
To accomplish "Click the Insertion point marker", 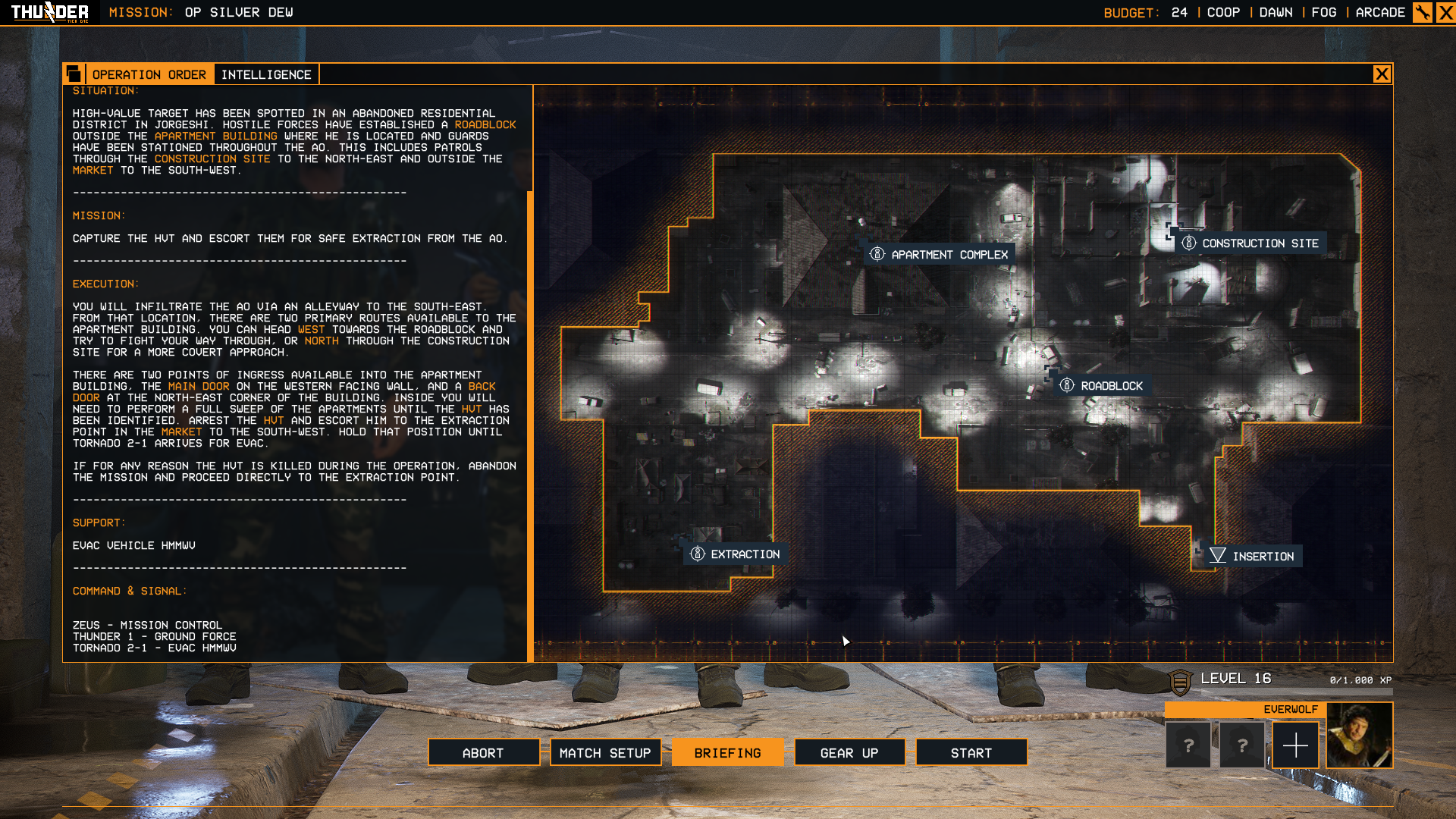I will point(1253,557).
